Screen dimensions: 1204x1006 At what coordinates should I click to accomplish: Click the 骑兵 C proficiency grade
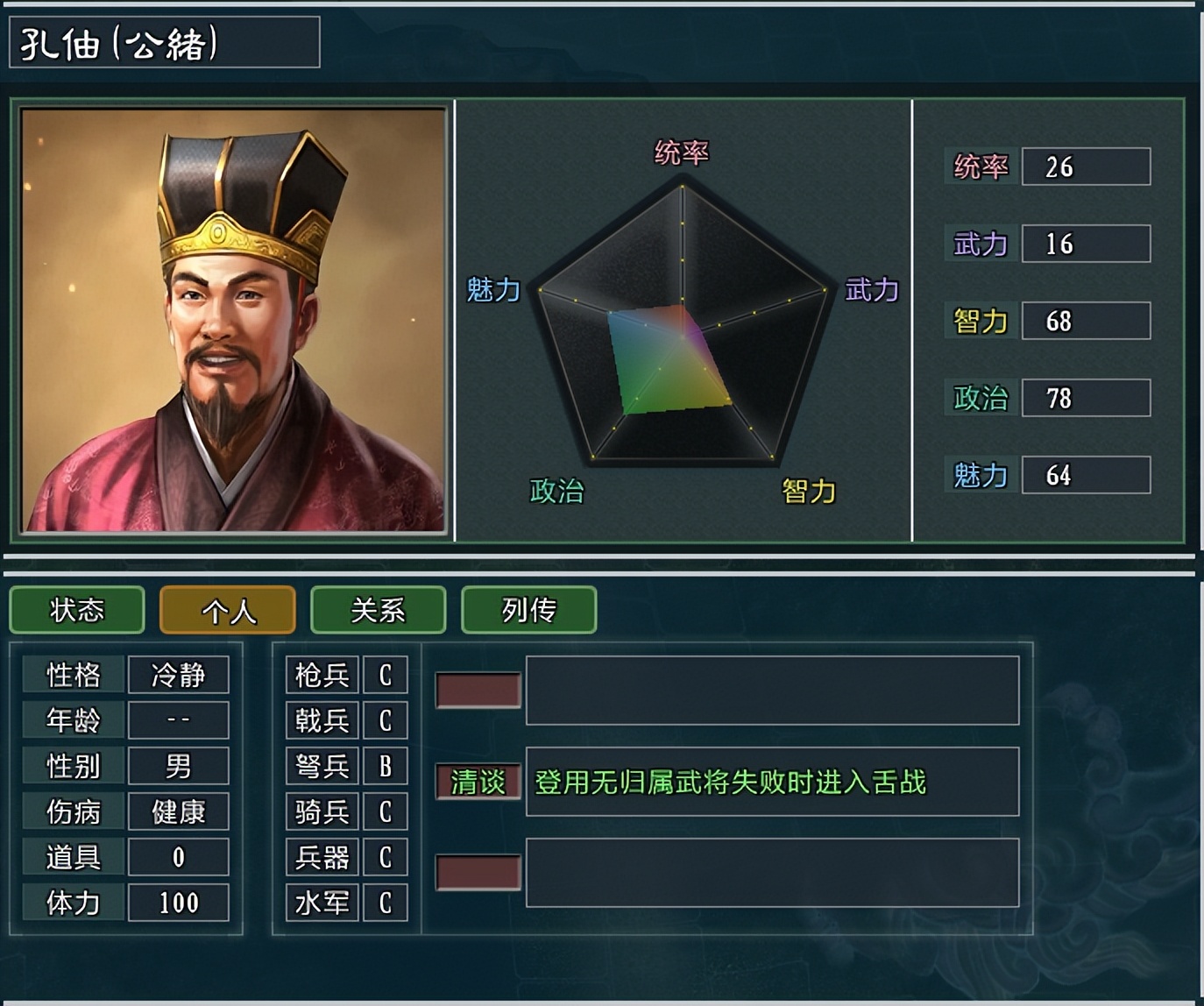(386, 811)
